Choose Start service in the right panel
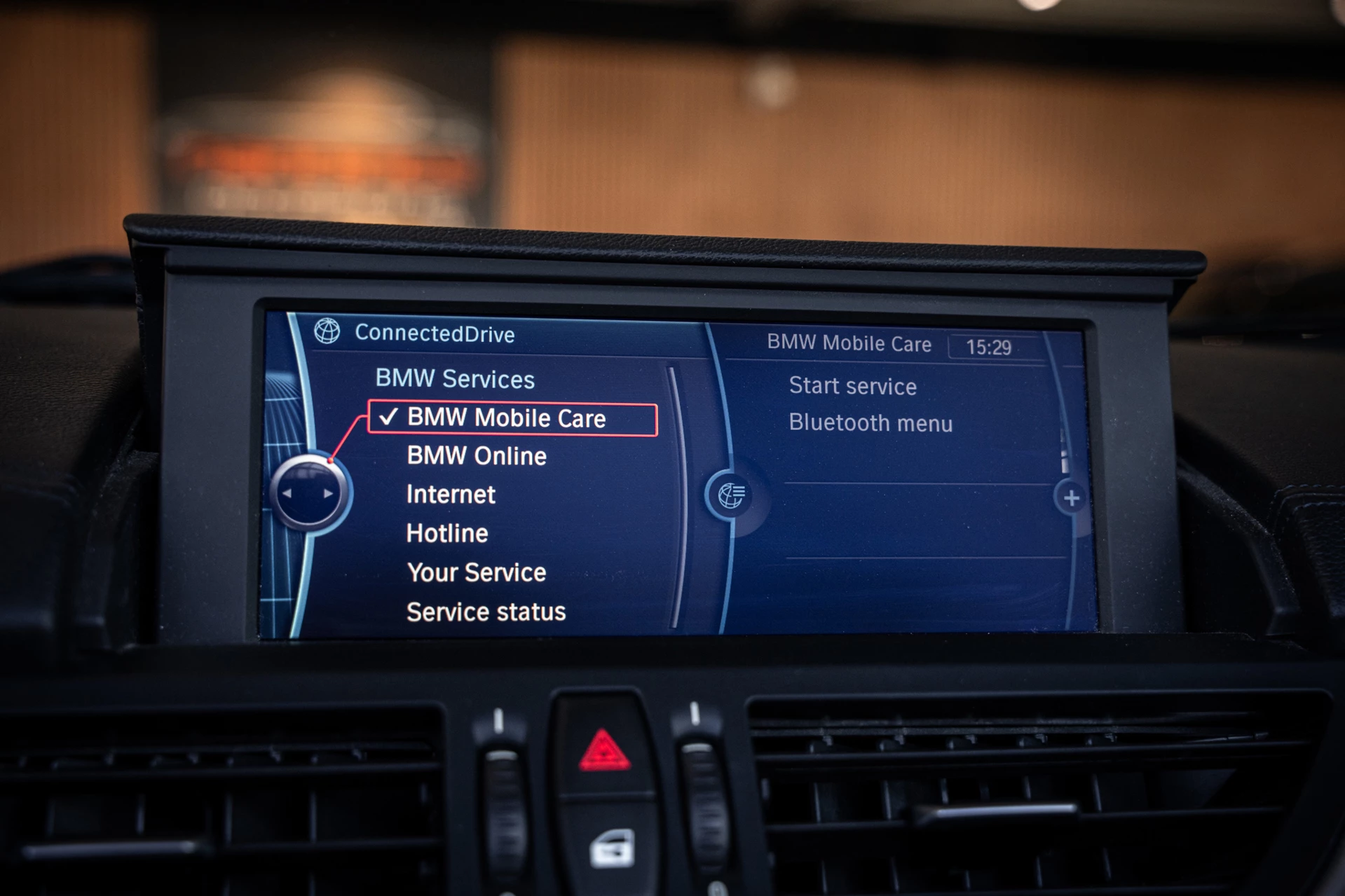1345x896 pixels. coord(852,386)
